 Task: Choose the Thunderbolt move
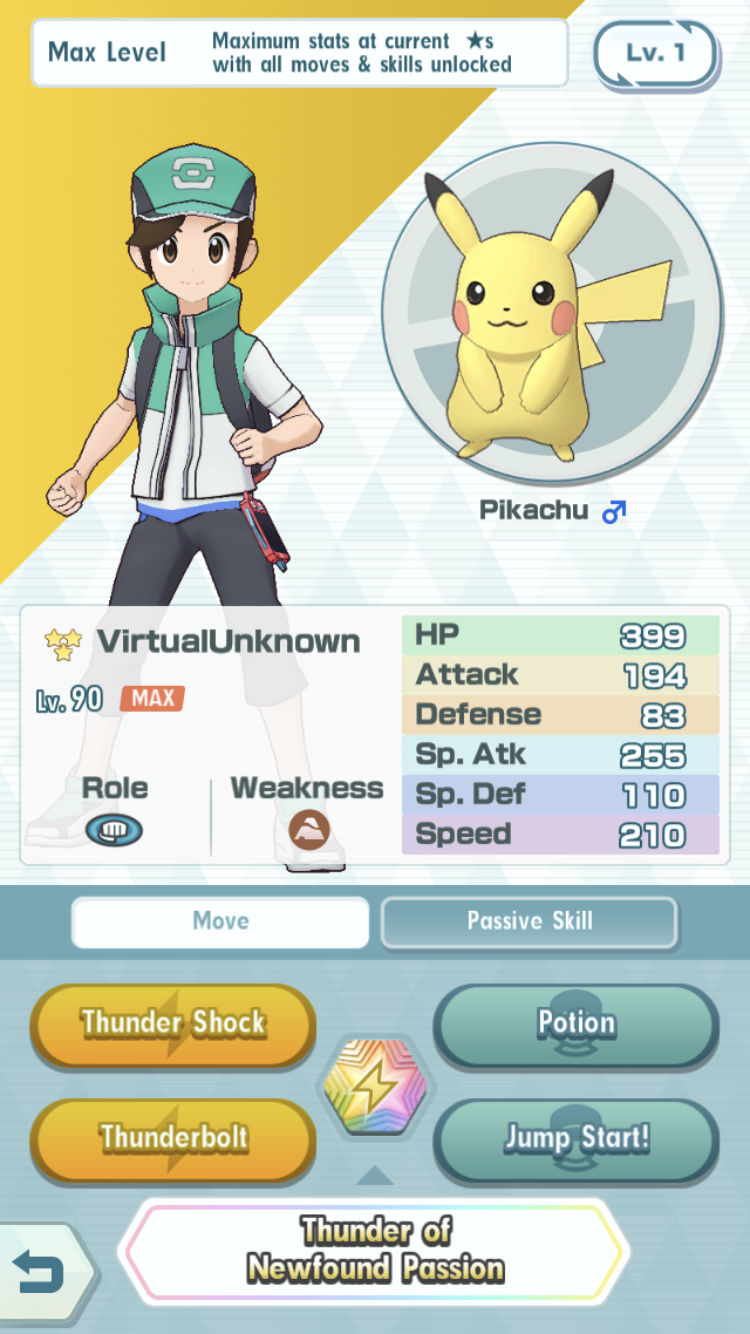(173, 1138)
